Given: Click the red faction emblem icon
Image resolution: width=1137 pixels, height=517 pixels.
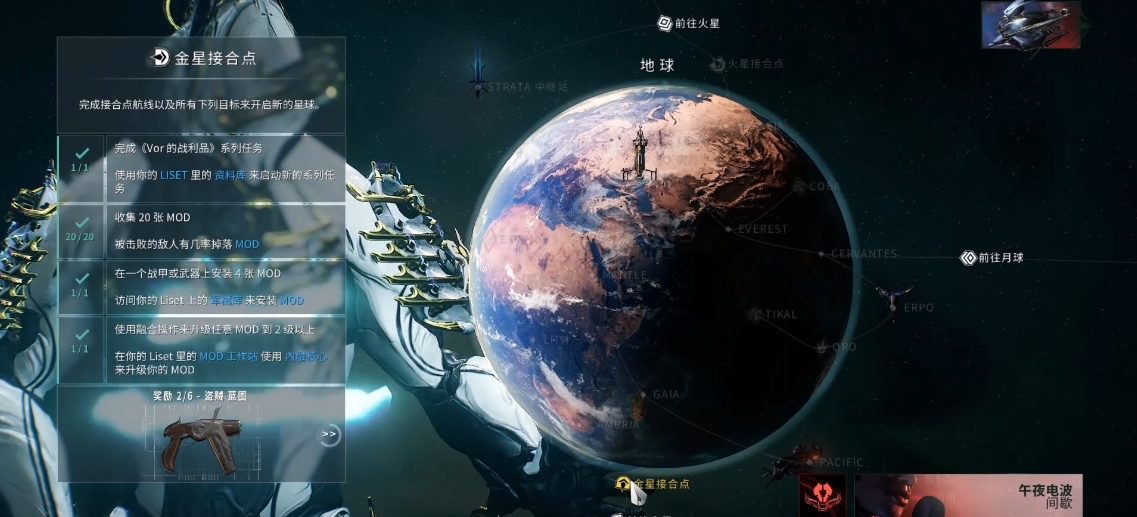Looking at the screenshot, I should (822, 495).
